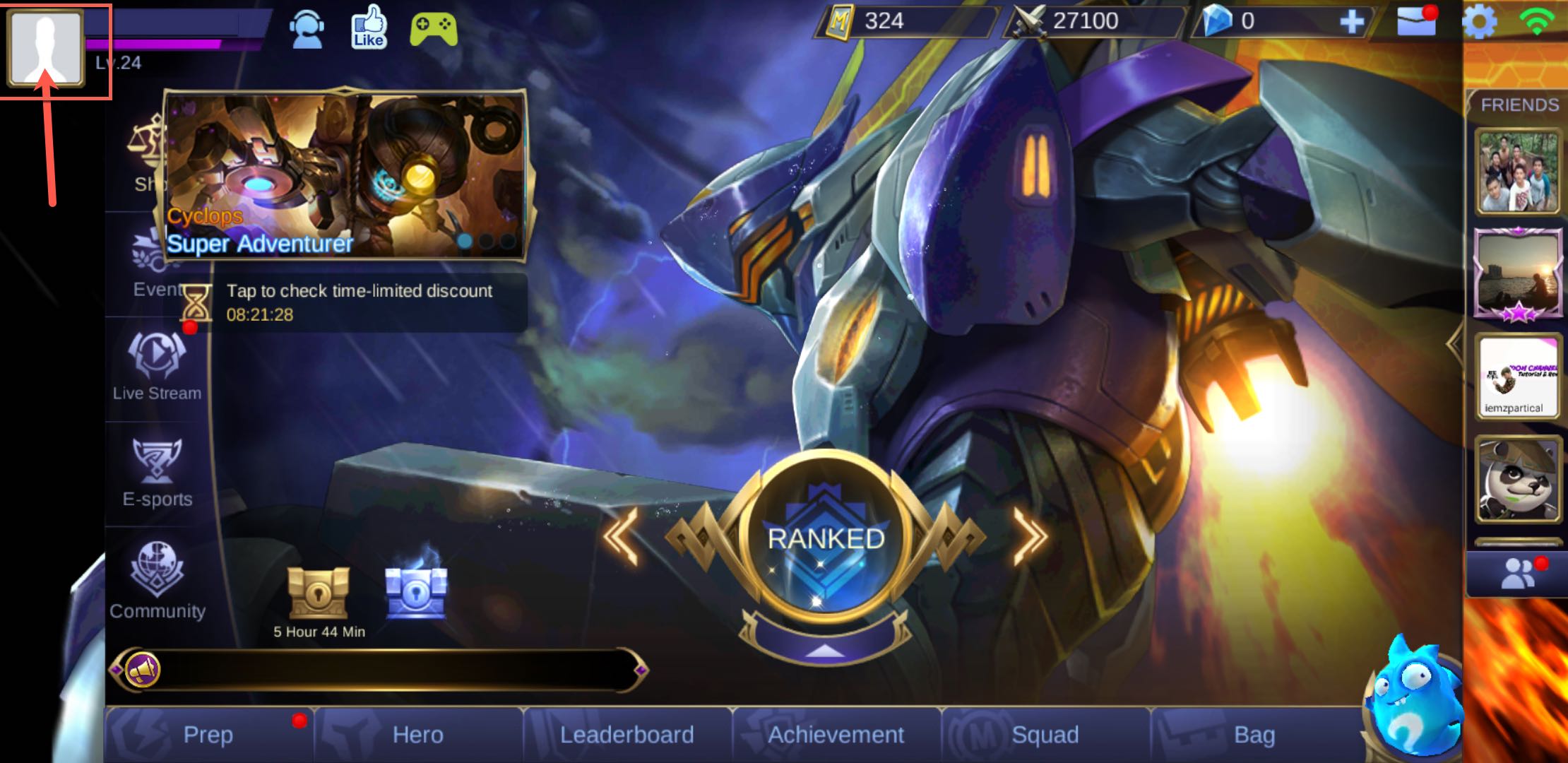Open the Bag tab
Screen dimensions: 1568x763
pyautogui.click(x=1254, y=735)
